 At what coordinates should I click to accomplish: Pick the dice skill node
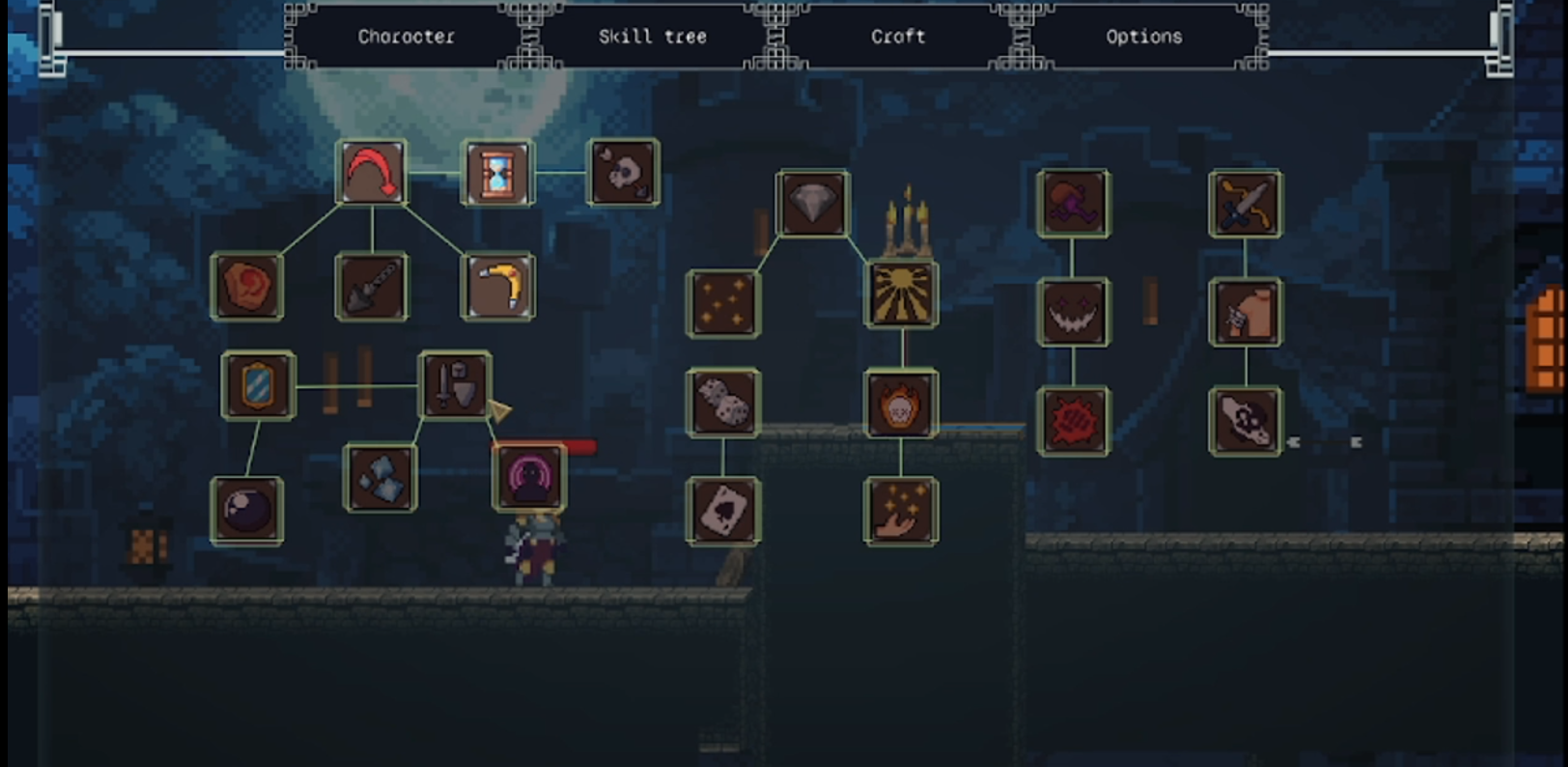[724, 406]
